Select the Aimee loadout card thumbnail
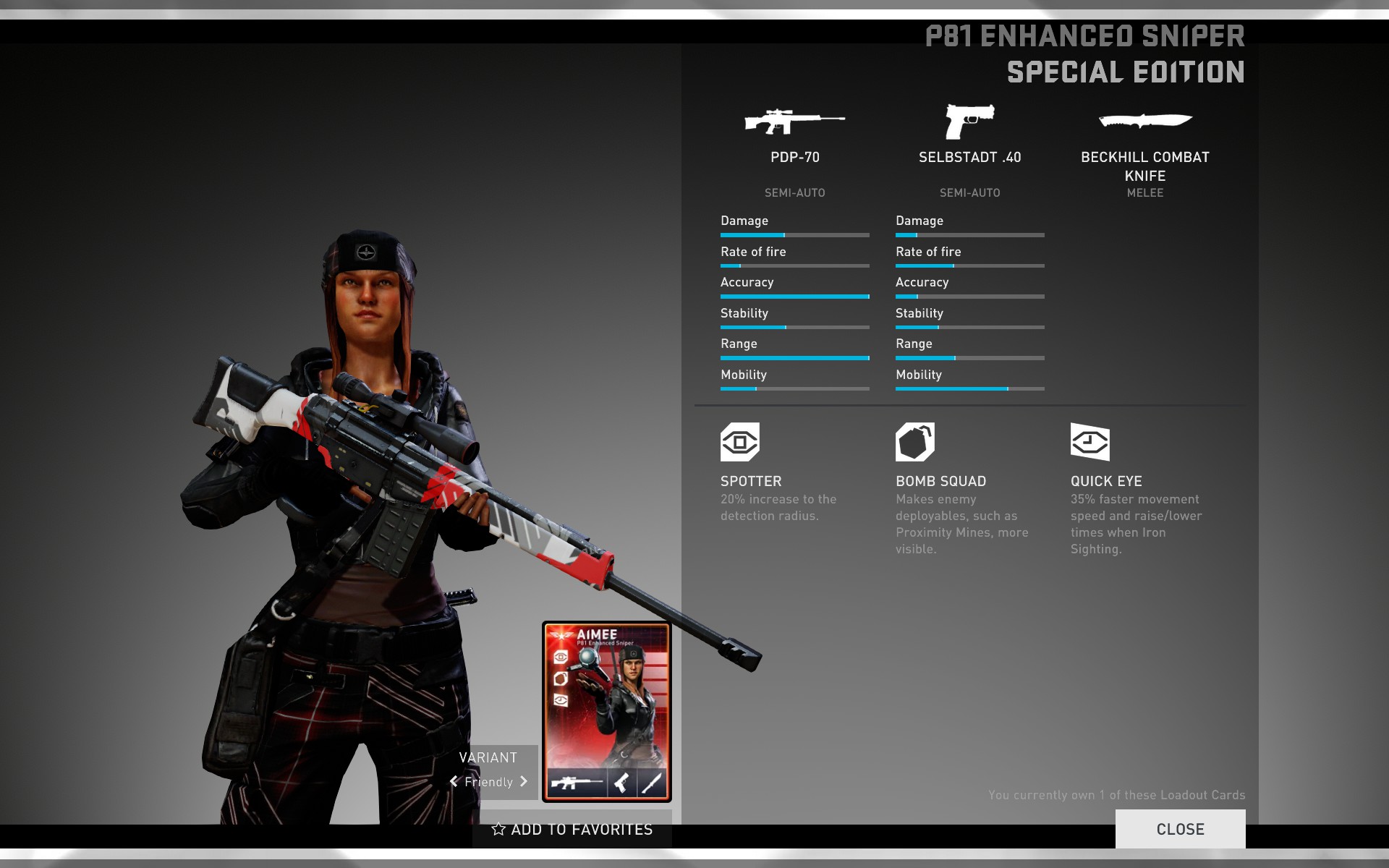This screenshot has width=1389, height=868. (607, 711)
